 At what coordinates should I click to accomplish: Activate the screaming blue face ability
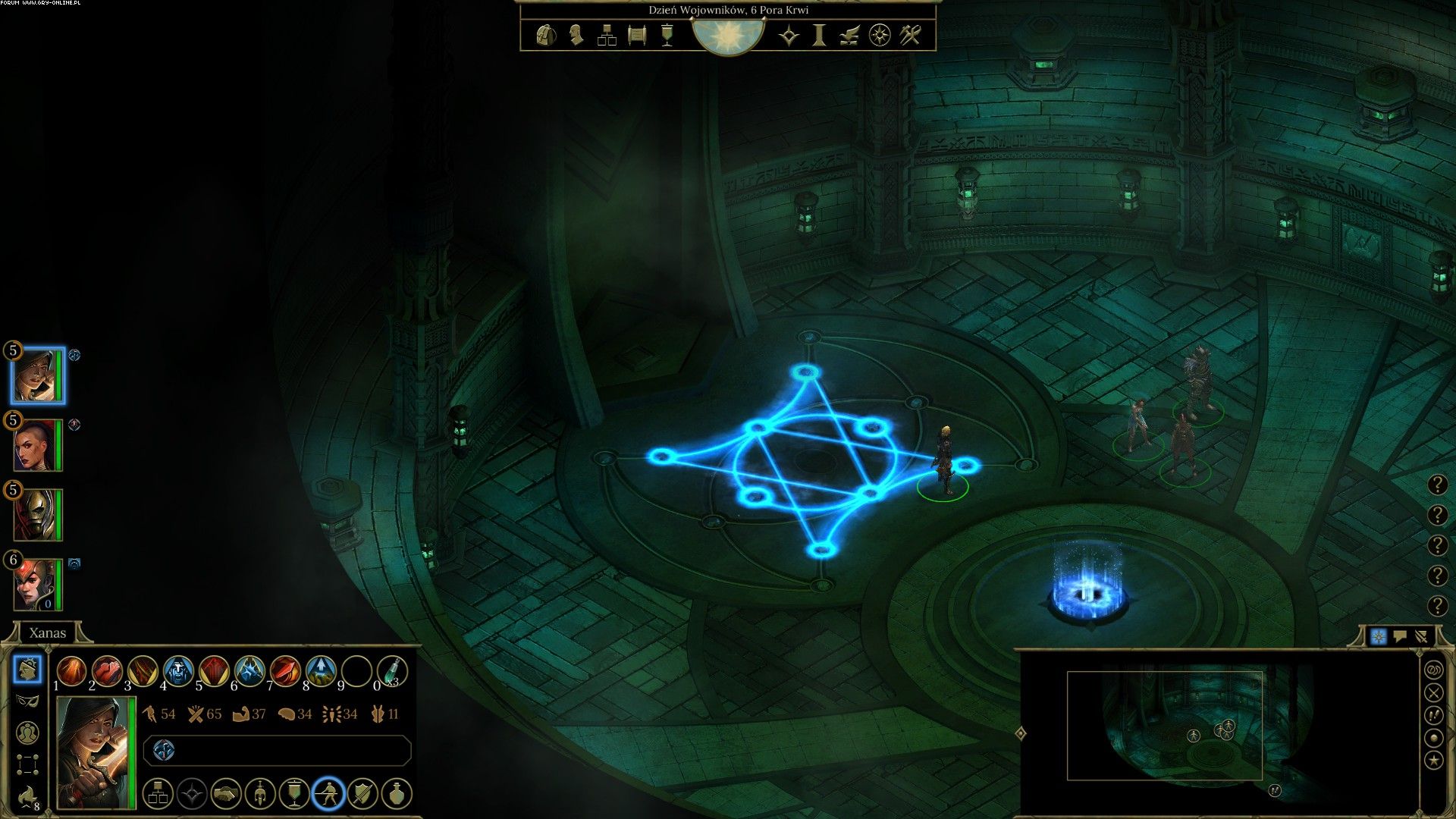(x=178, y=671)
